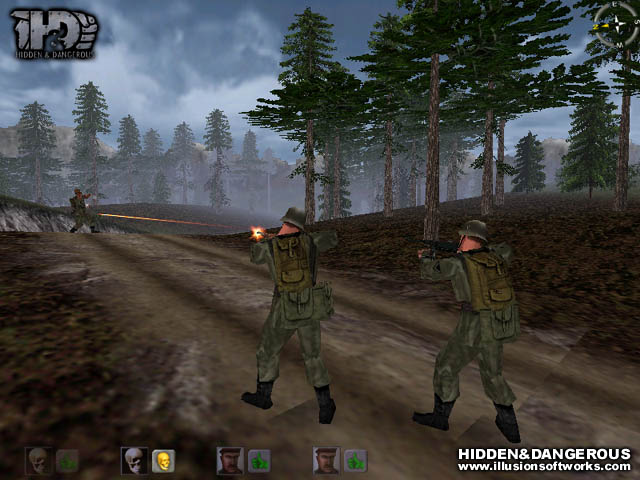Select the yellow skull status icon

pos(163,460)
